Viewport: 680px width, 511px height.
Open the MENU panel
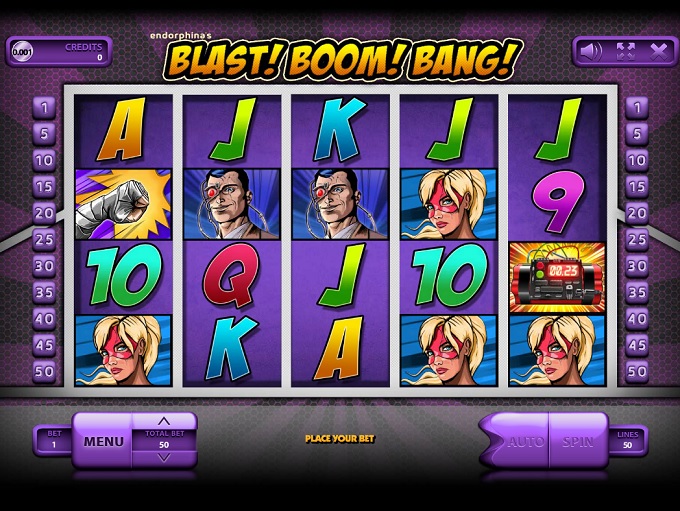coord(103,441)
